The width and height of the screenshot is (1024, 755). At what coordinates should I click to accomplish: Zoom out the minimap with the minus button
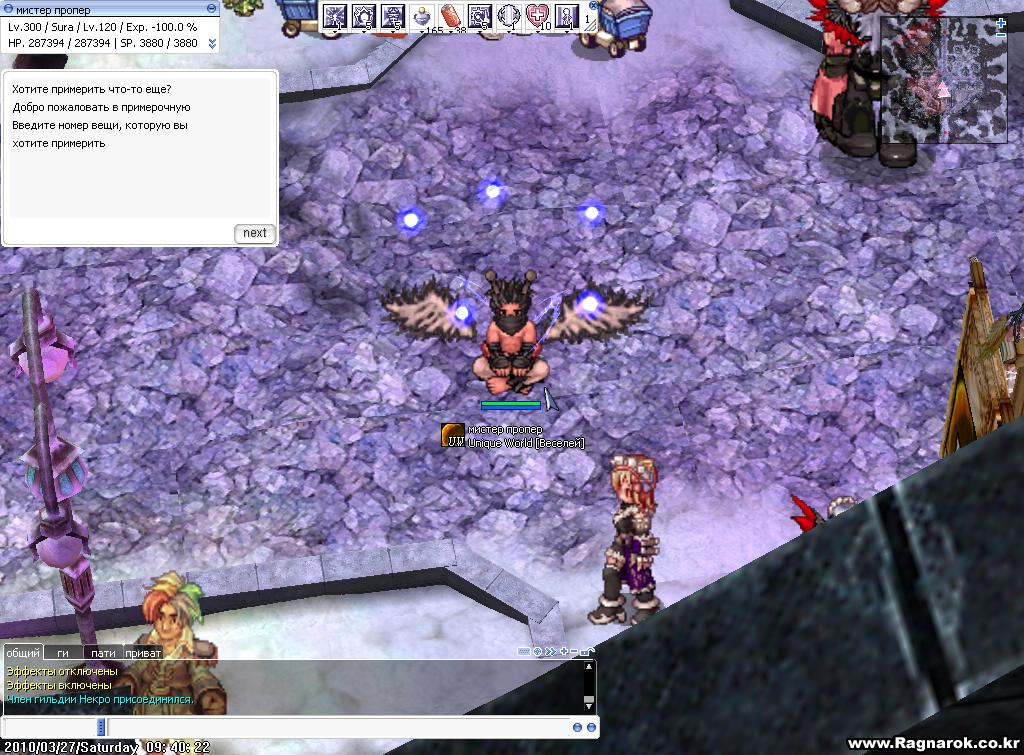tap(1001, 35)
